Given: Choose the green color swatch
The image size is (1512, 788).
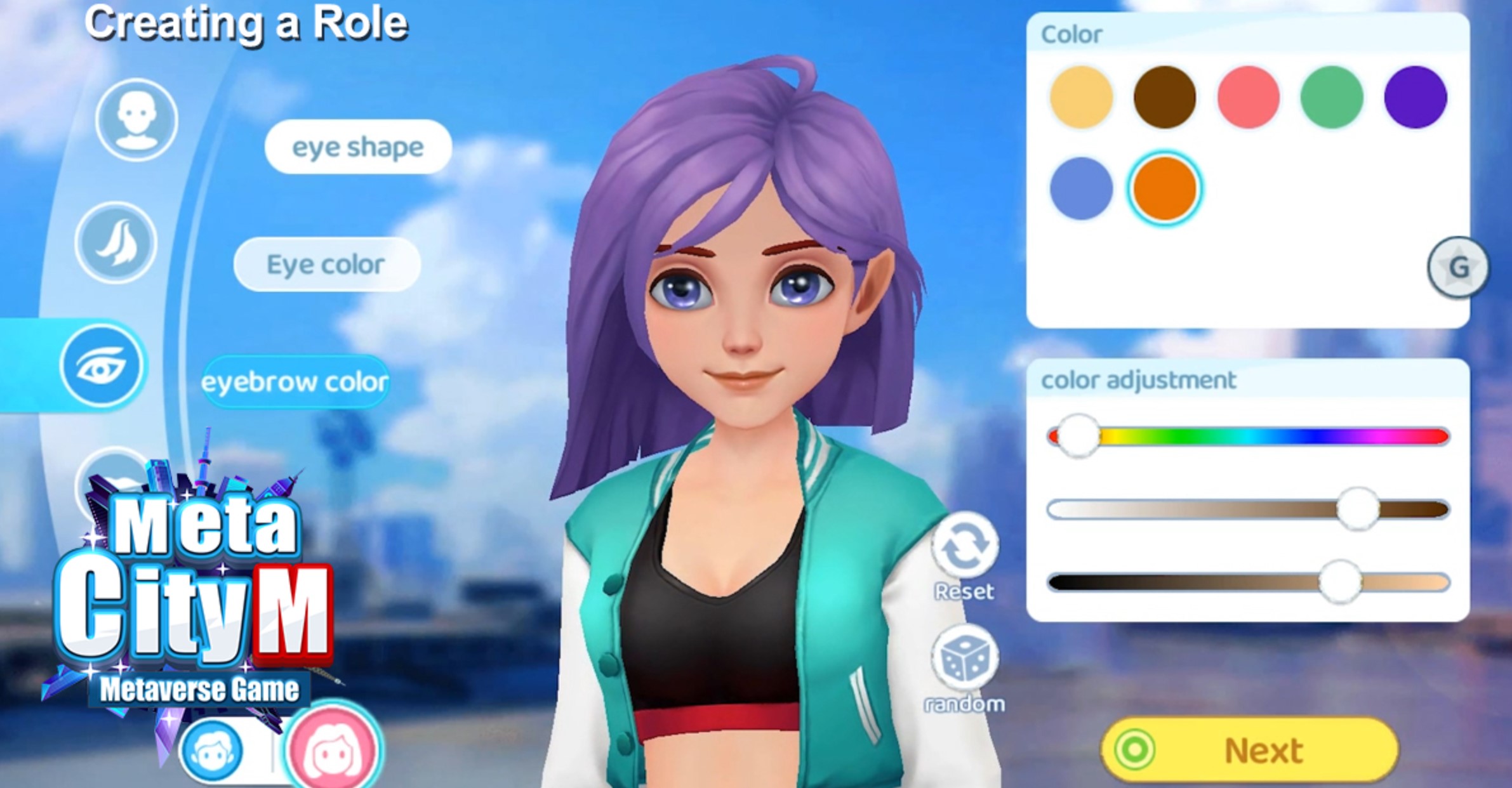Looking at the screenshot, I should 1332,97.
